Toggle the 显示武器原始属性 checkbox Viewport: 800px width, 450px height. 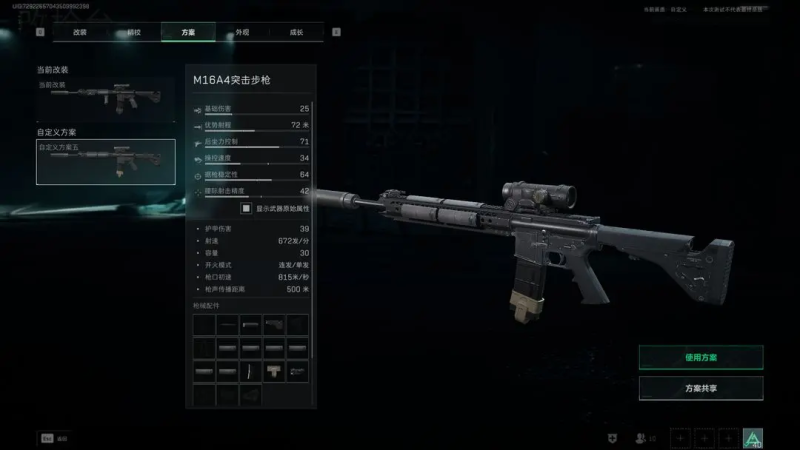click(246, 209)
